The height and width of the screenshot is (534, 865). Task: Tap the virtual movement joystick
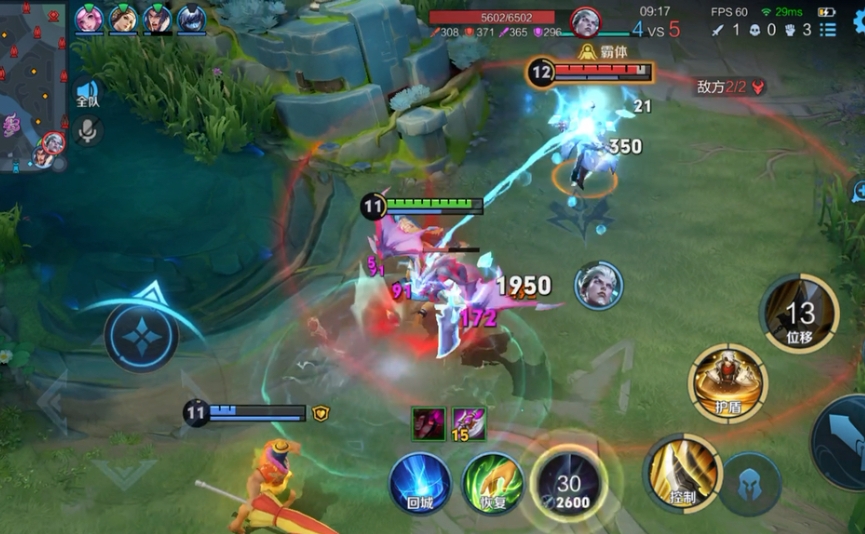coord(141,338)
